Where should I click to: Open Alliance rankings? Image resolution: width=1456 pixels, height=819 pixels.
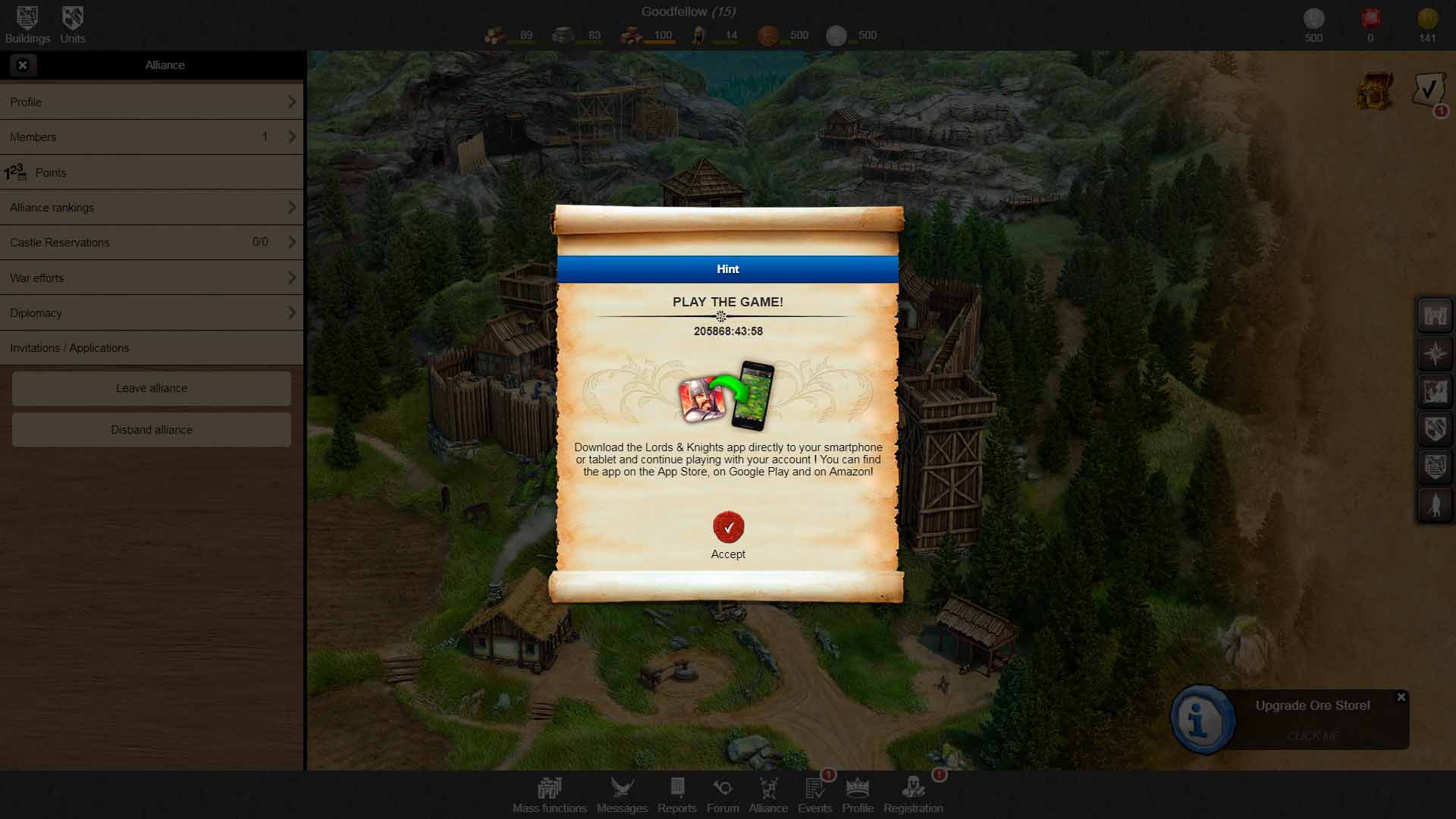point(152,208)
